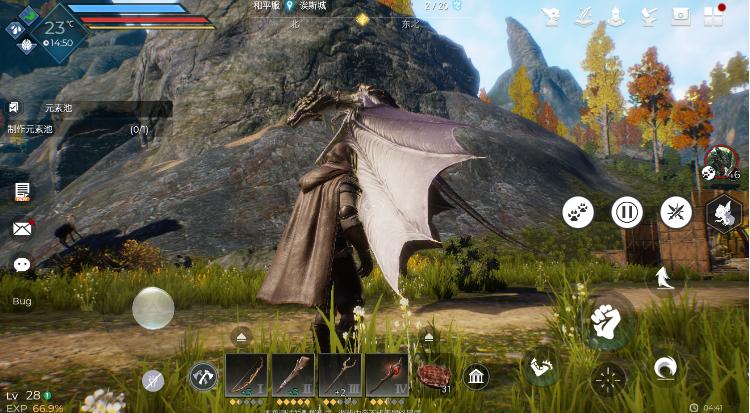750x413 pixels.
Task: Select weapon slot II on the hotbar
Action: [293, 375]
